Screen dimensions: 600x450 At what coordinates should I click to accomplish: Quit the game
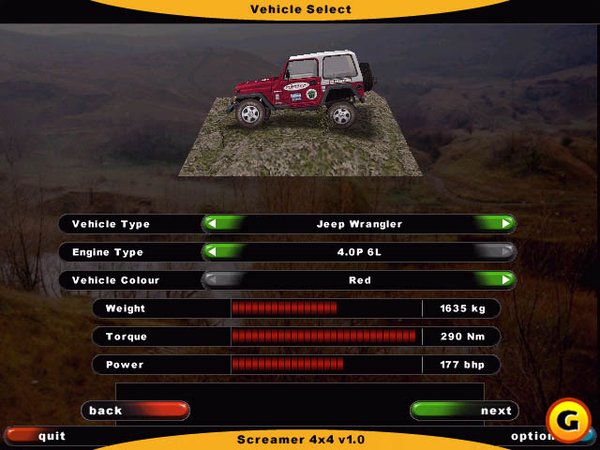click(x=40, y=436)
